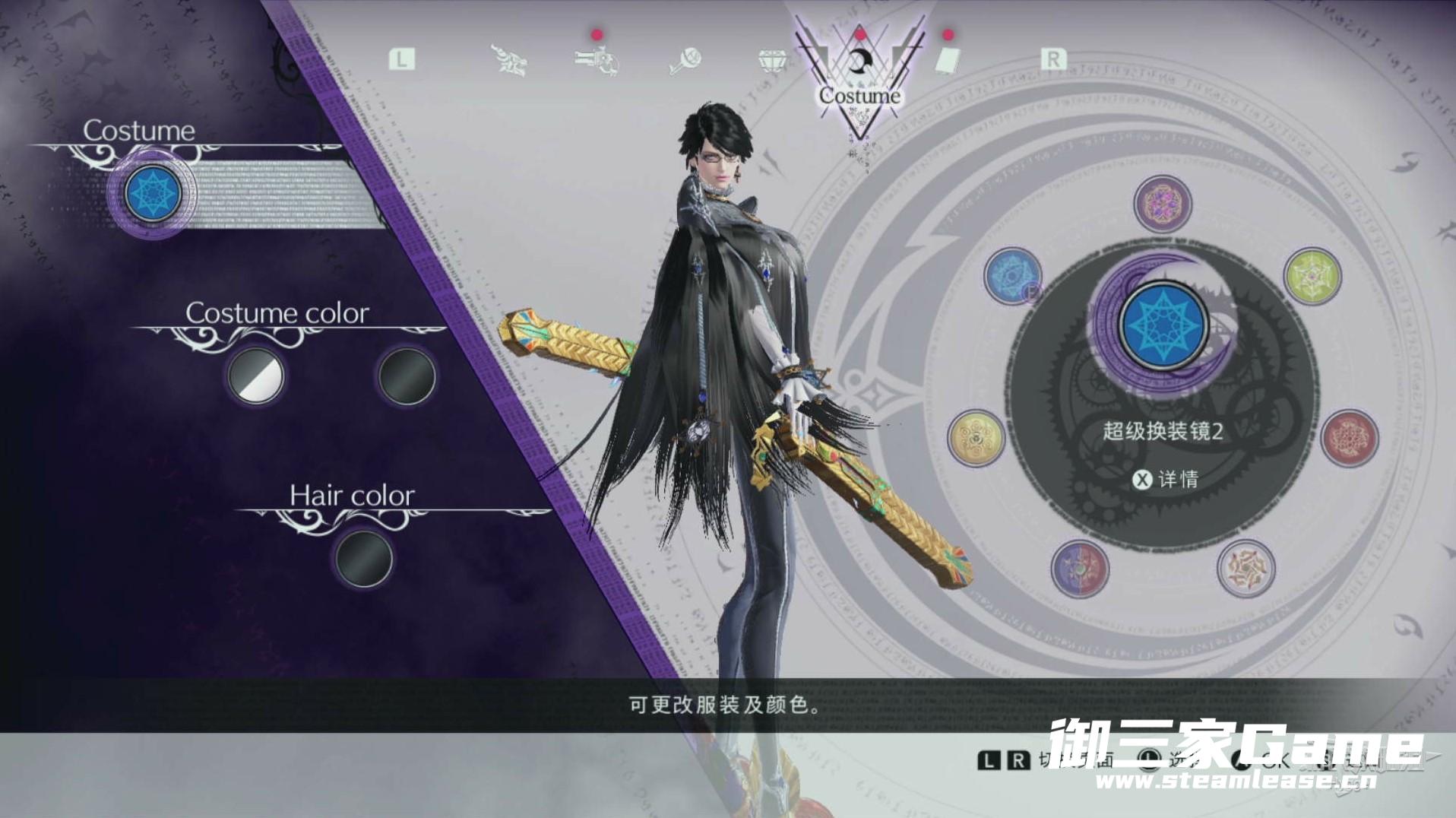This screenshot has height=818, width=1456.
Task: Open the white book tab
Action: [x=947, y=60]
